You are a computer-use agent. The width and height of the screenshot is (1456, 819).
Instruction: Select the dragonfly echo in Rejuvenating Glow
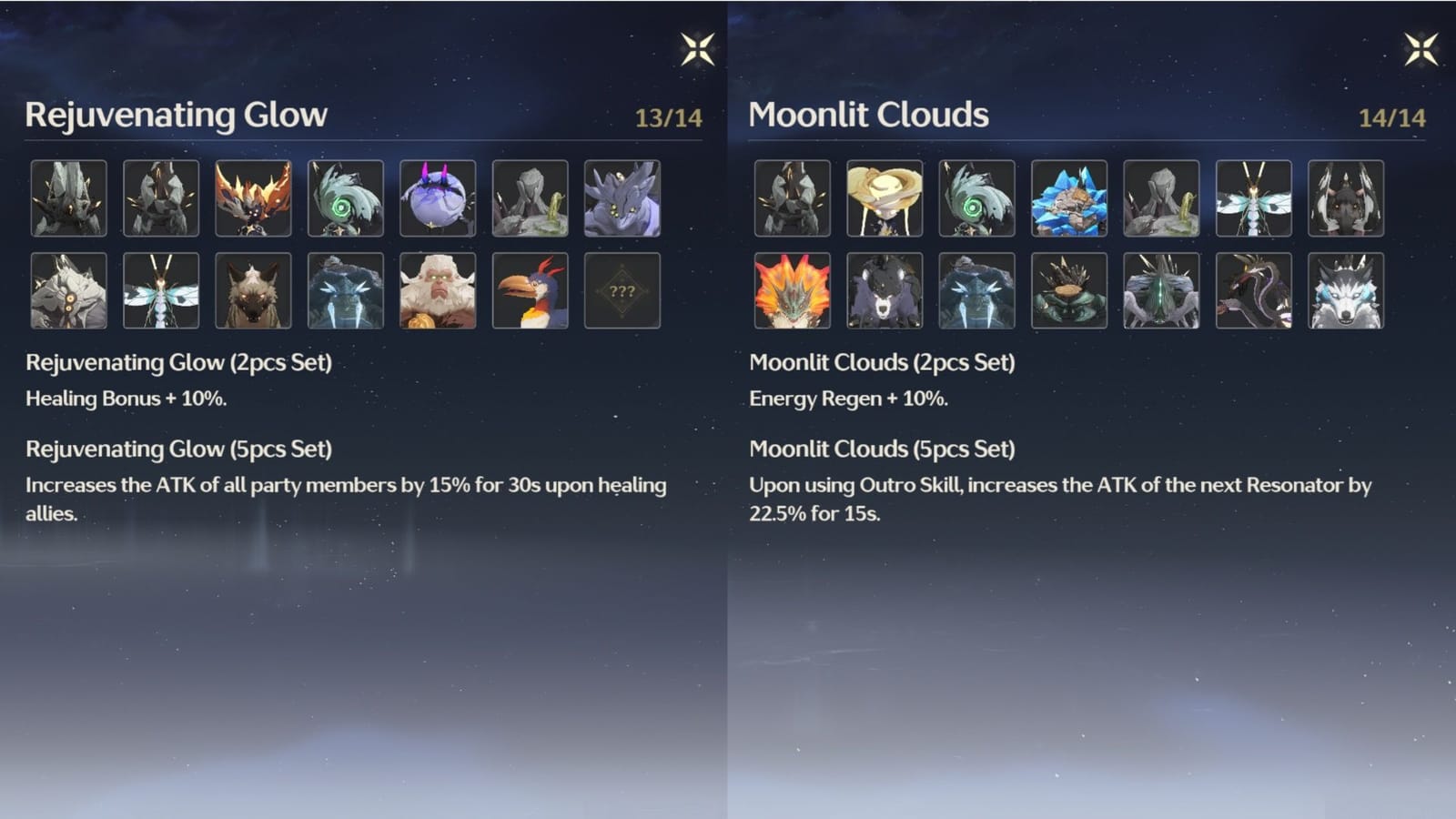[160, 291]
